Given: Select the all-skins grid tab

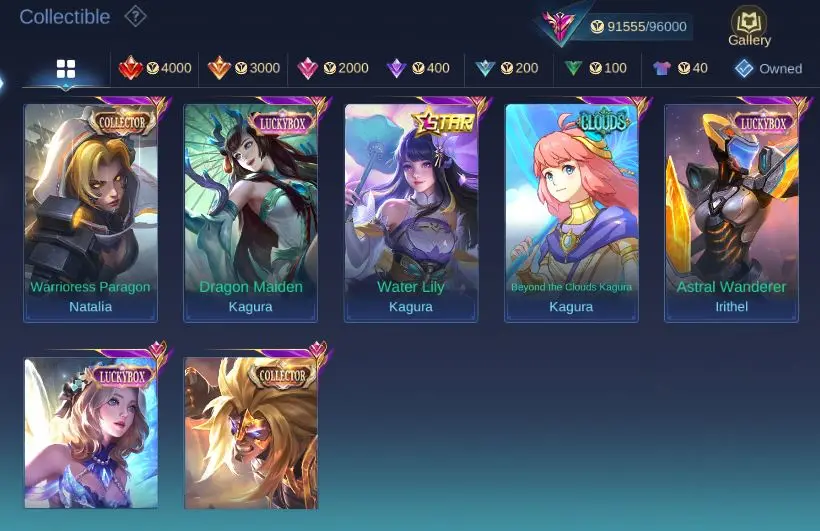Looking at the screenshot, I should pos(66,68).
